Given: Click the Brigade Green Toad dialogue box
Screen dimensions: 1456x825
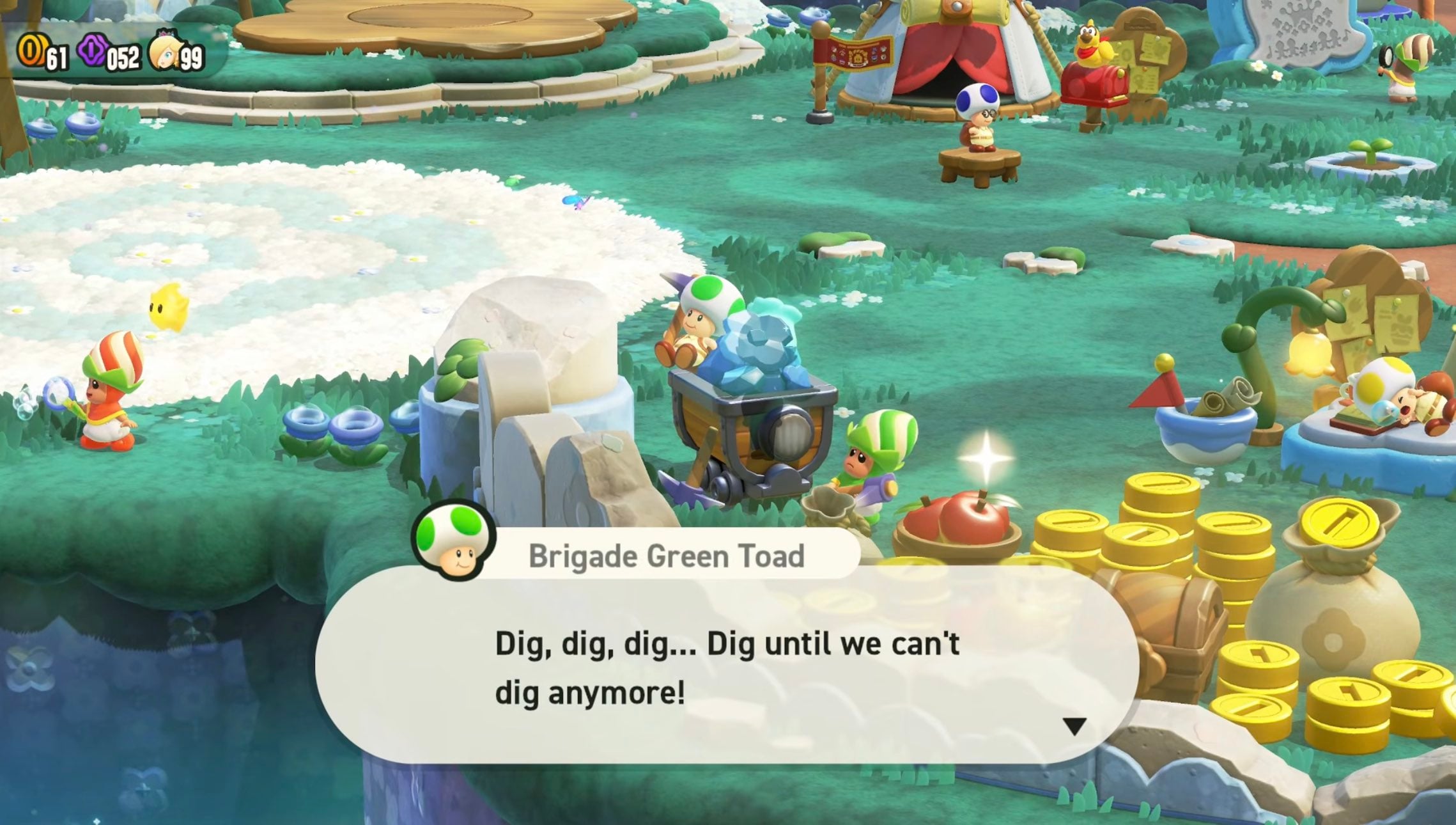Looking at the screenshot, I should 726,665.
